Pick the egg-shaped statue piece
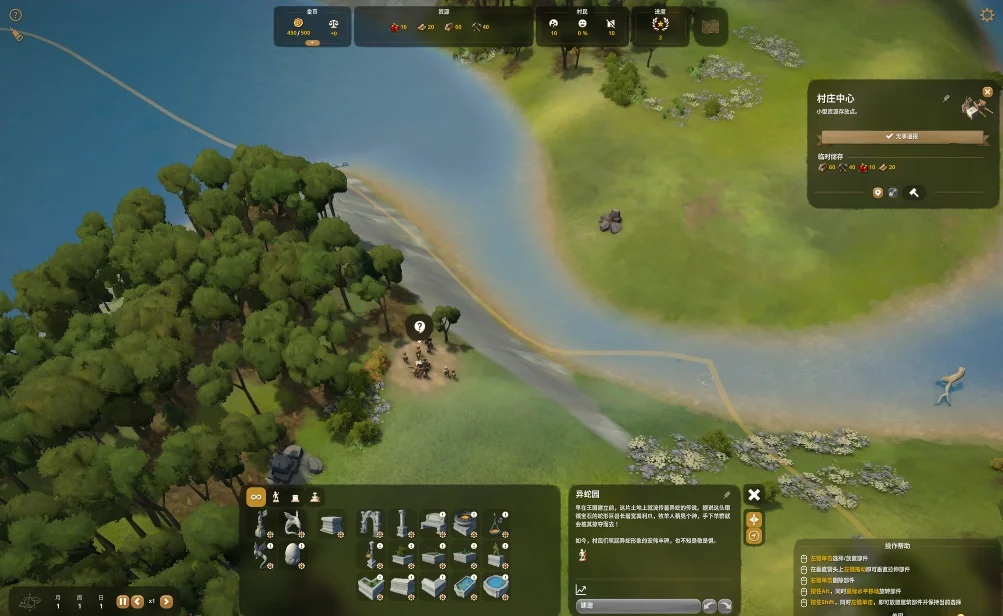 pyautogui.click(x=292, y=553)
